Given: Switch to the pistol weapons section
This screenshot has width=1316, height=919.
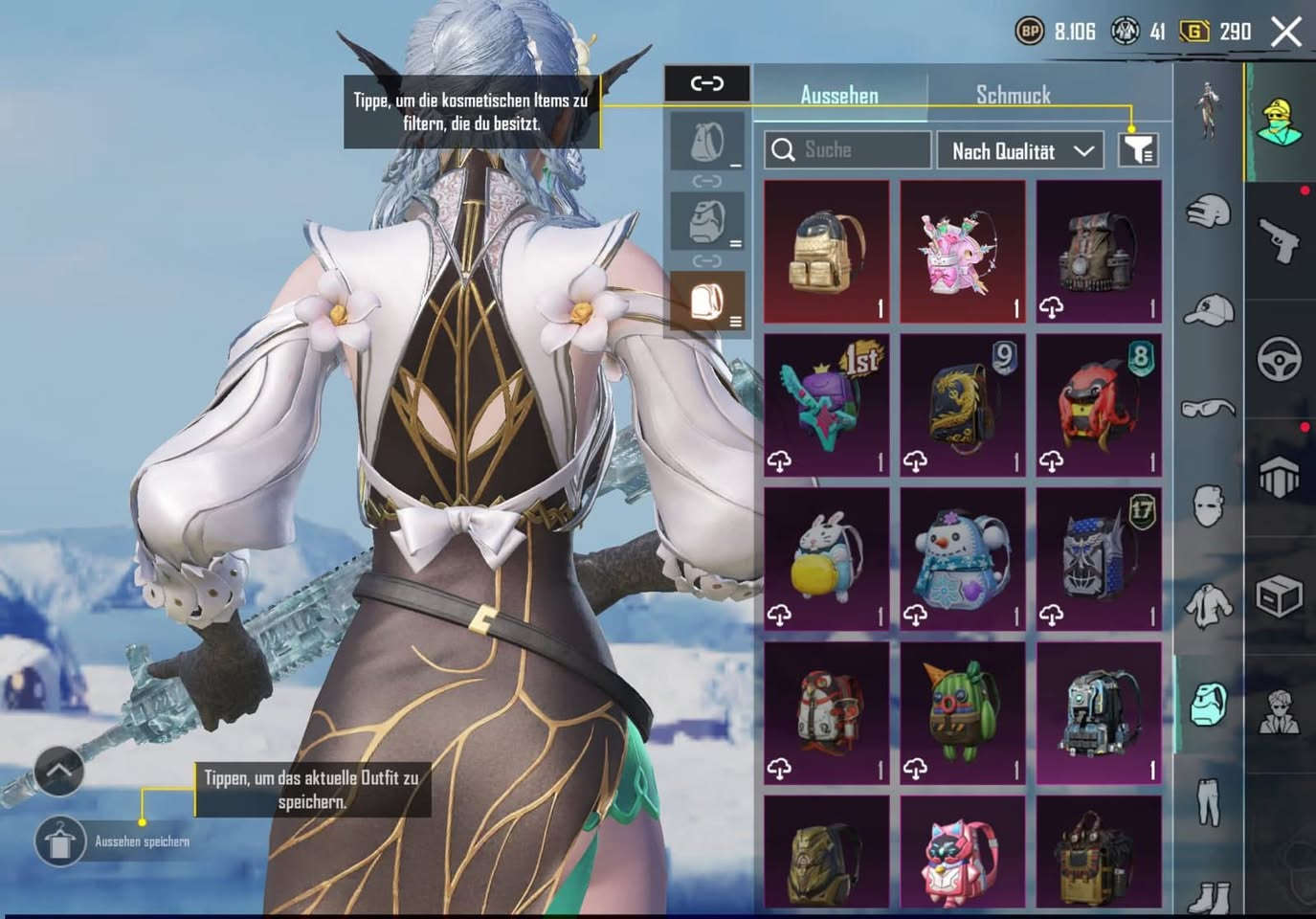Looking at the screenshot, I should pyautogui.click(x=1280, y=239).
